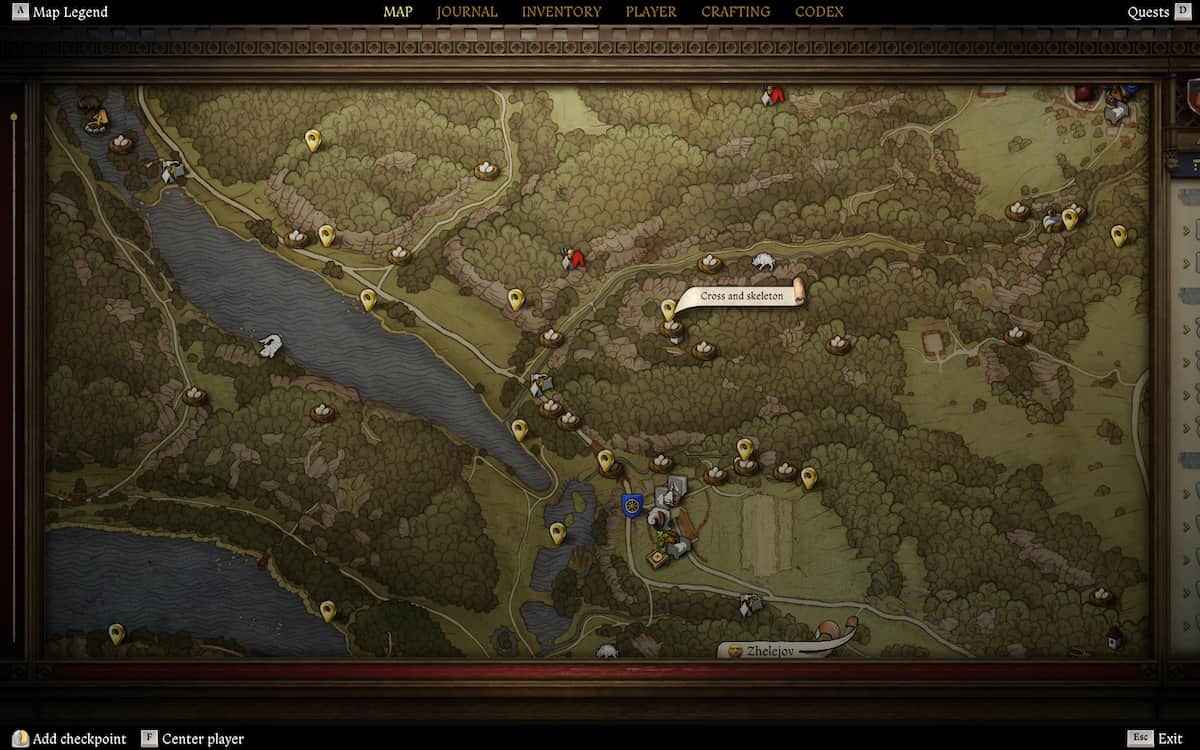Click the Zhelejov town label
The width and height of the screenshot is (1200, 750).
(x=772, y=651)
